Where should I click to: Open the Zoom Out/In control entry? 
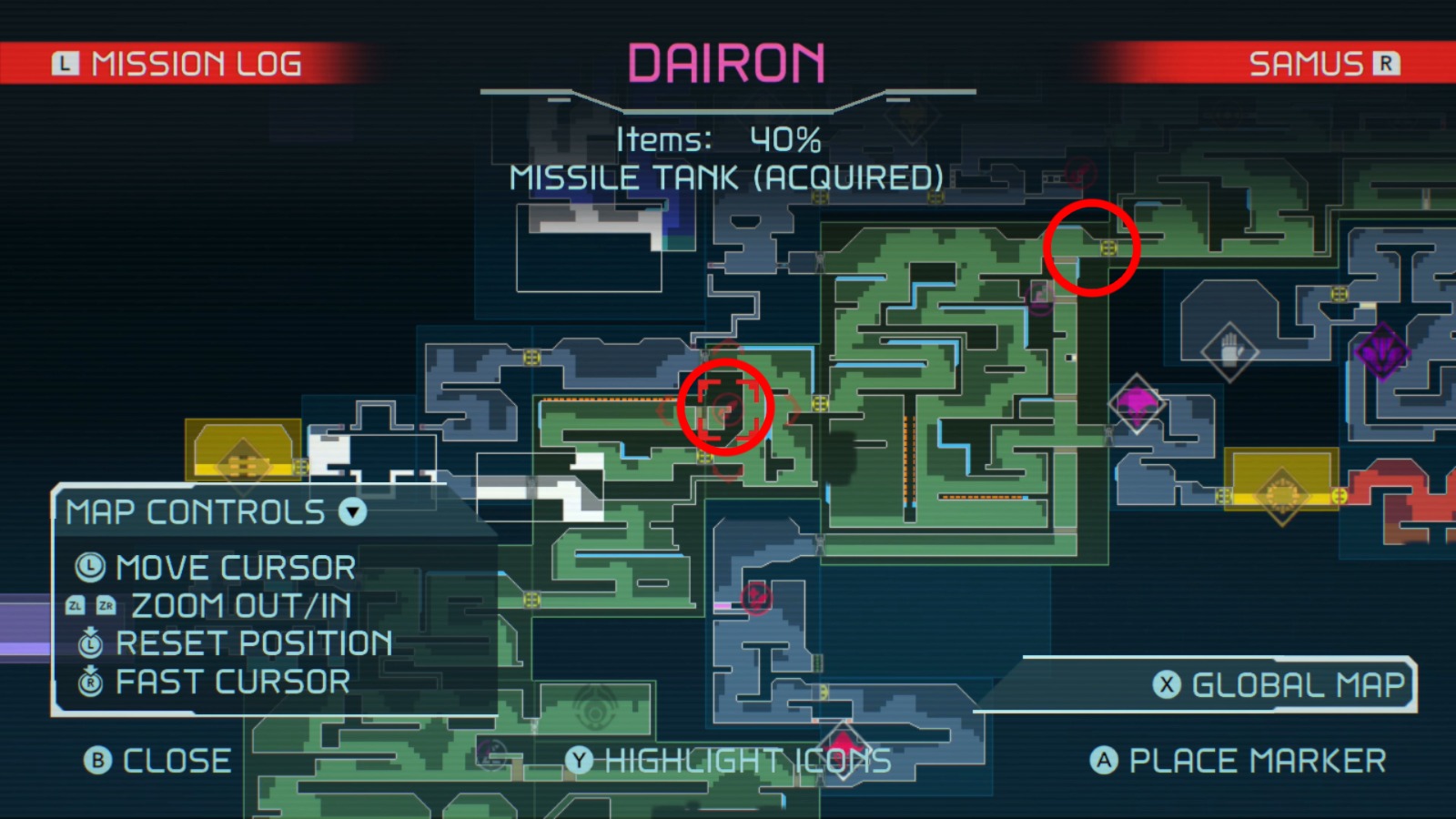pyautogui.click(x=241, y=605)
